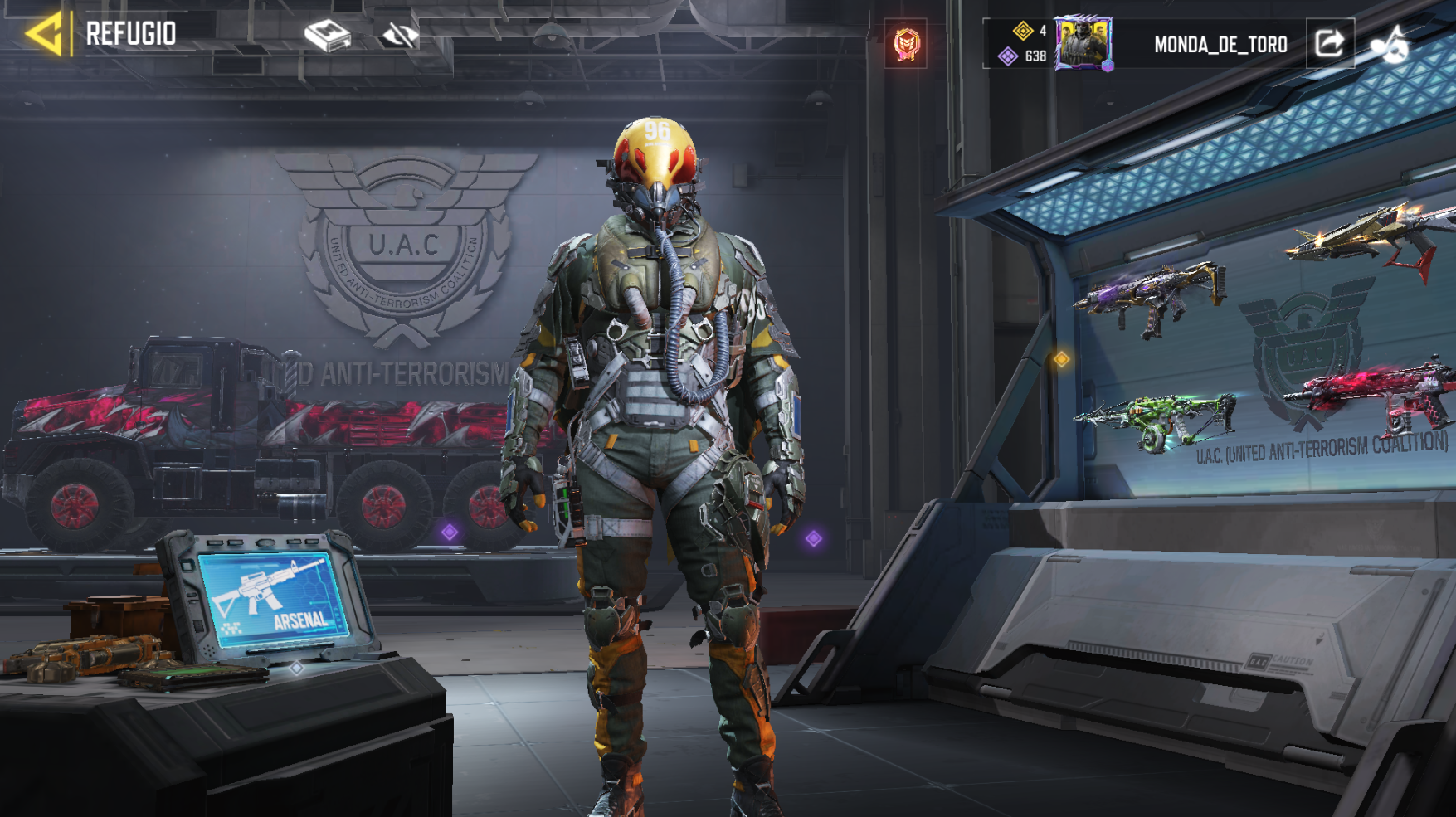The image size is (1456, 817).
Task: Select the purple diamond marker on the truck
Action: 450,532
